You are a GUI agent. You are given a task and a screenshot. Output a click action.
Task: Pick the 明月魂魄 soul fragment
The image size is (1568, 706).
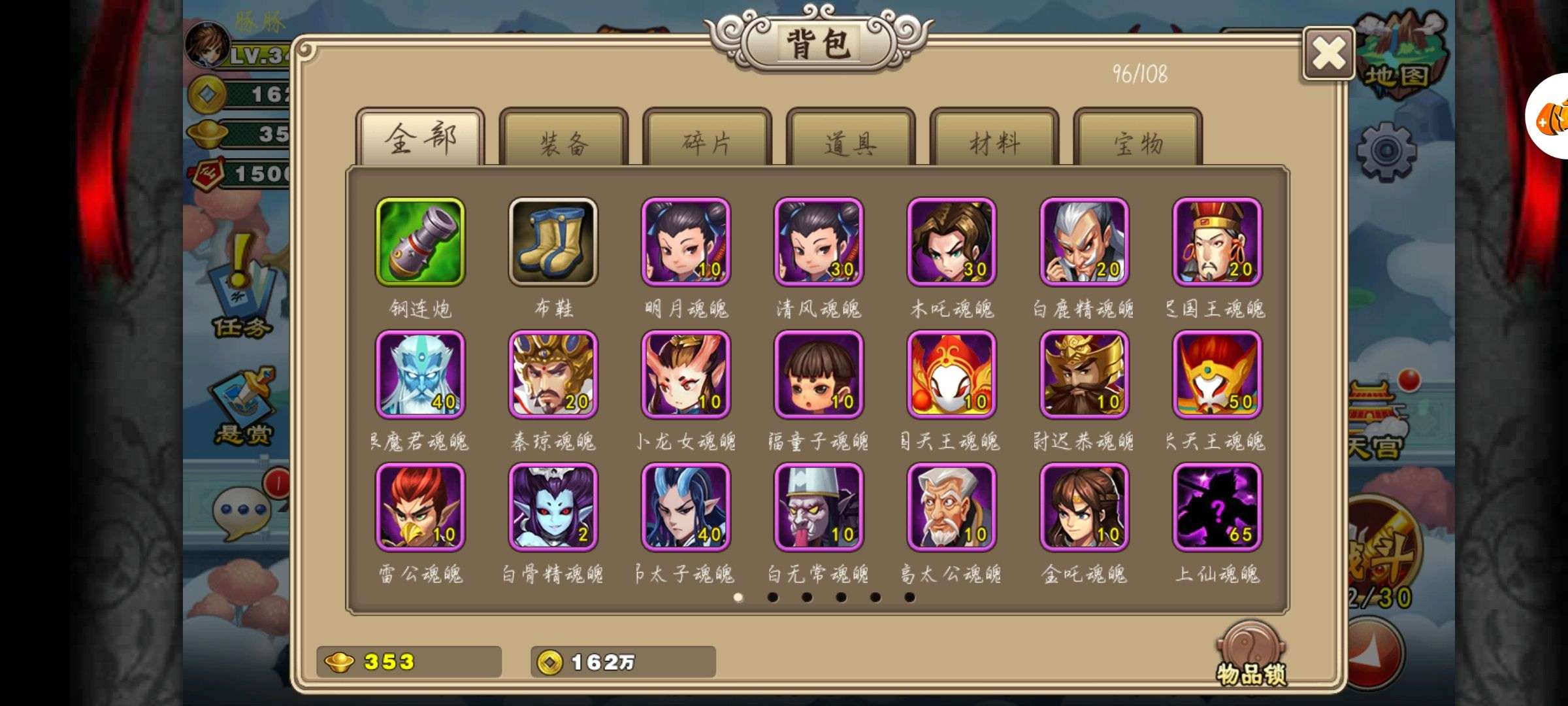[x=686, y=243]
